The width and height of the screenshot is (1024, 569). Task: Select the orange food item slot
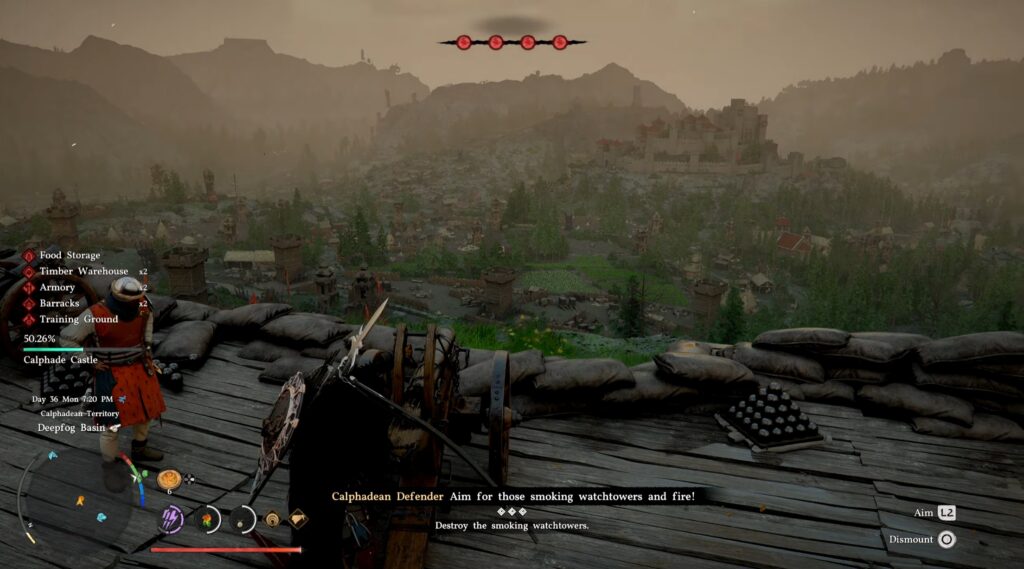168,479
